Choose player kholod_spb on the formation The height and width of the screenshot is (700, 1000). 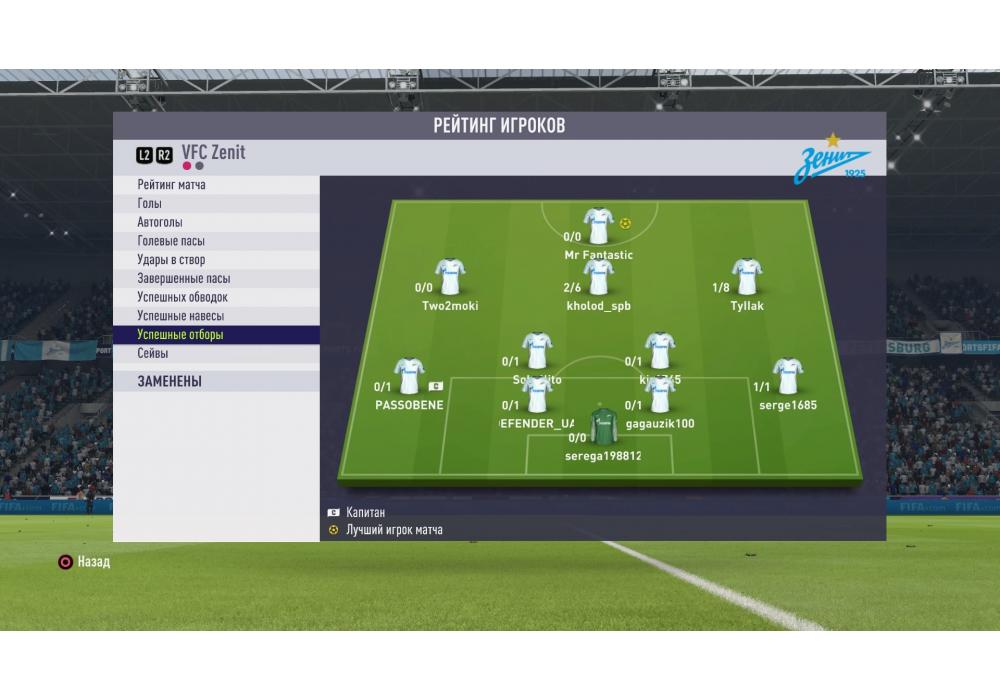click(598, 277)
